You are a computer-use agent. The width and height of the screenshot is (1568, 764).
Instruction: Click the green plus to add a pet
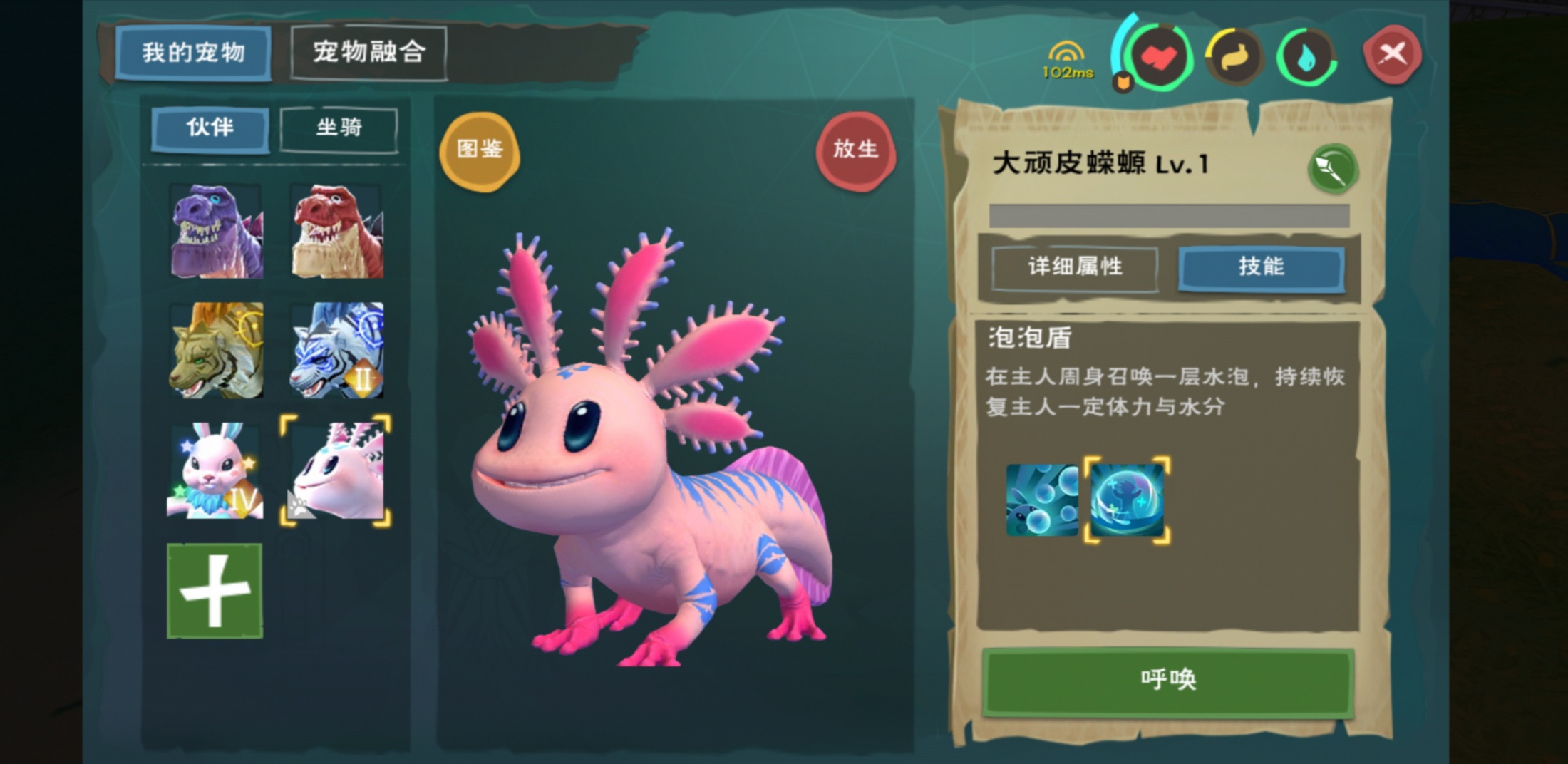pos(216,592)
